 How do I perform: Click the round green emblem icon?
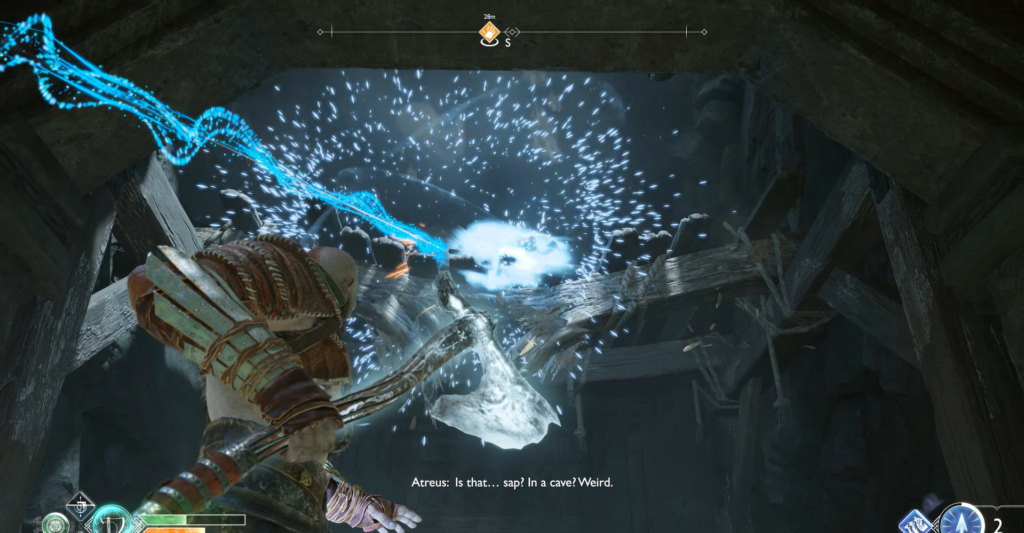55,523
